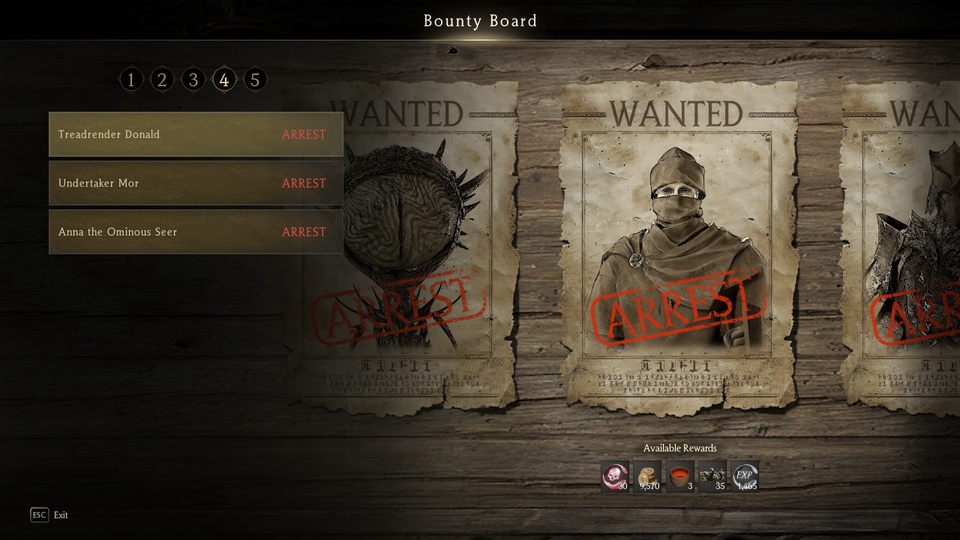Viewport: 960px width, 540px height.
Task: Check the red bowl reward item
Action: point(680,476)
